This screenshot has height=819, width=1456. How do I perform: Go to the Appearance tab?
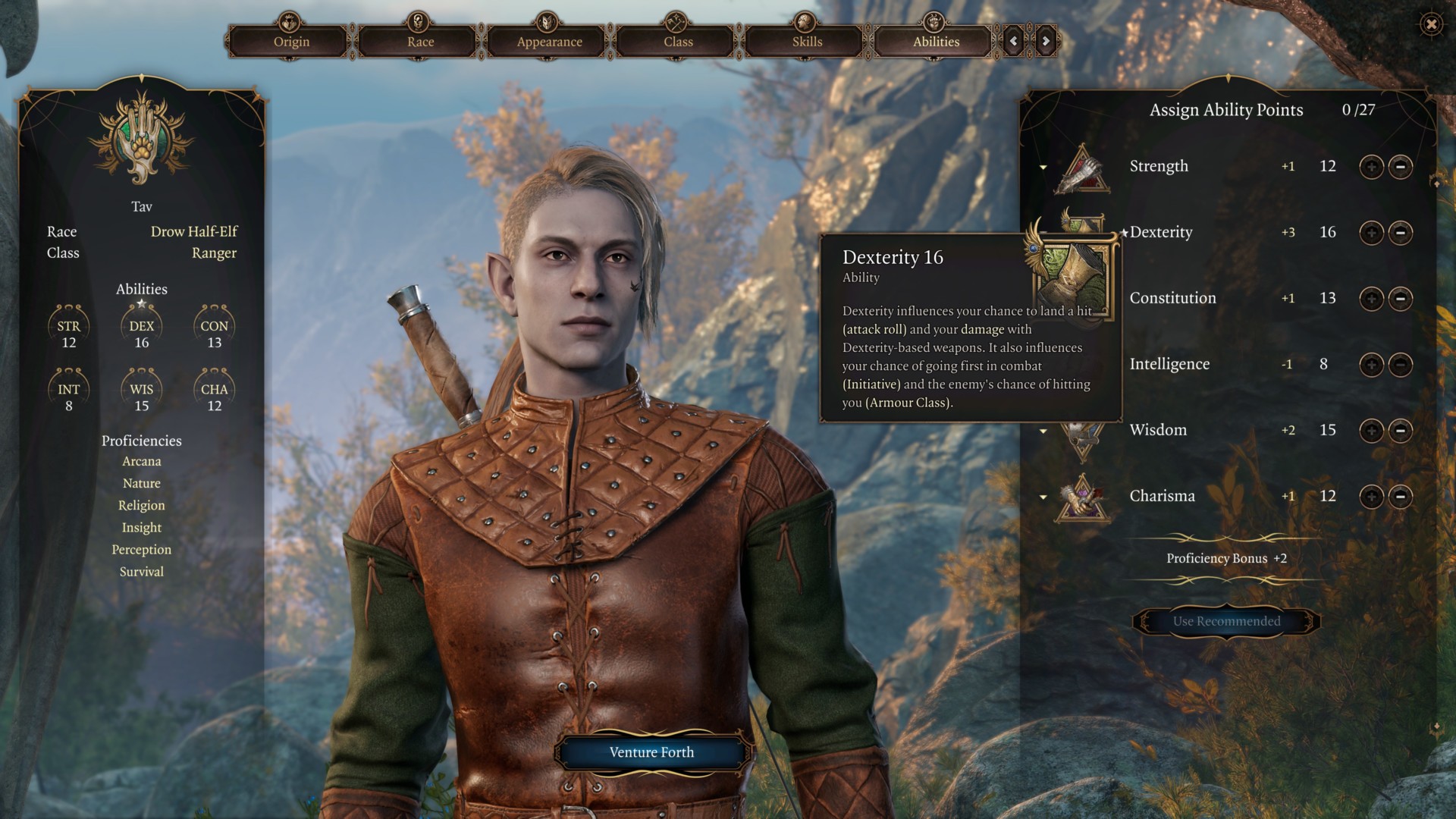click(x=549, y=42)
